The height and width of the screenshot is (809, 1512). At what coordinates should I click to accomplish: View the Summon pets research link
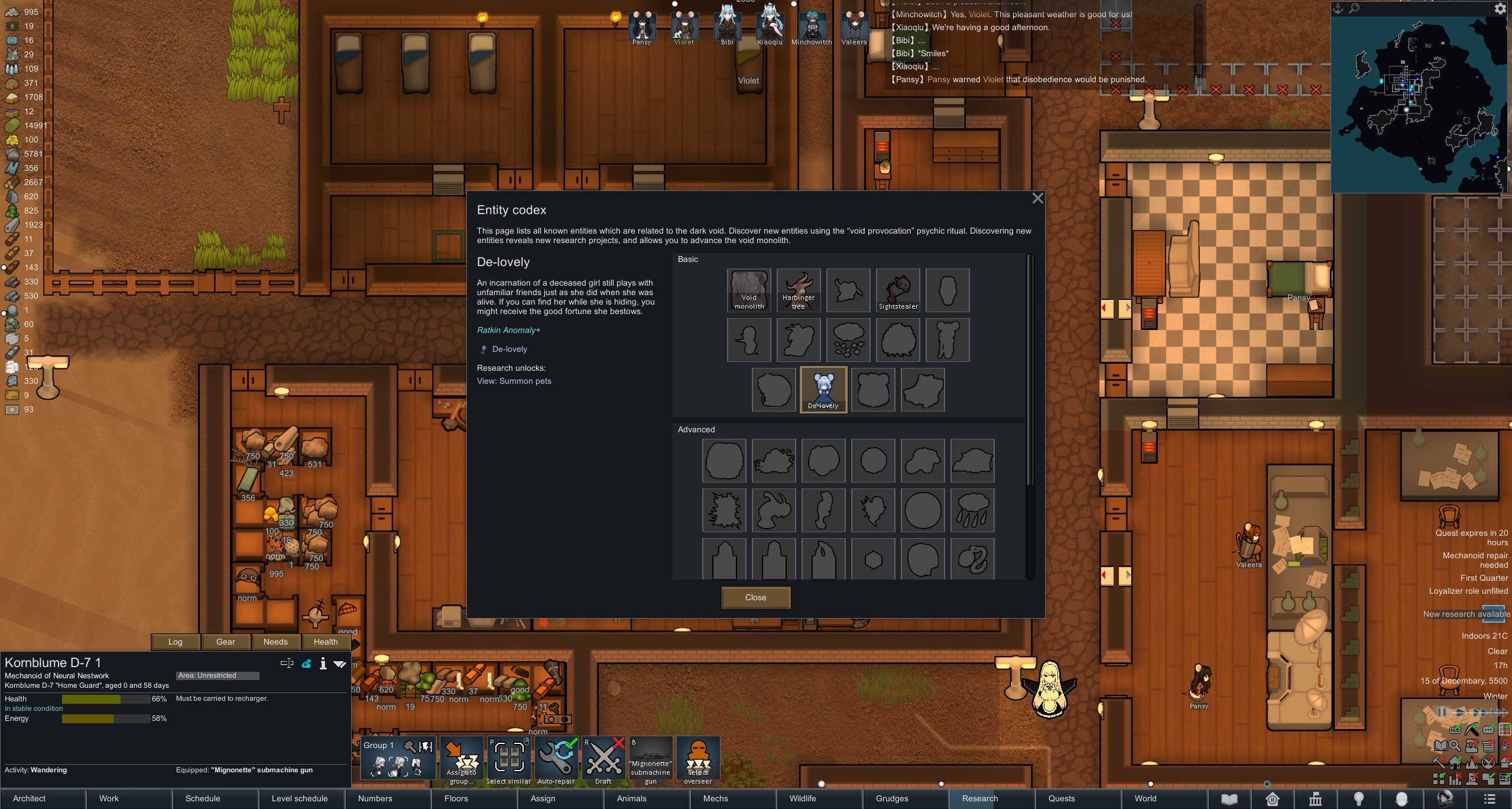pos(514,381)
